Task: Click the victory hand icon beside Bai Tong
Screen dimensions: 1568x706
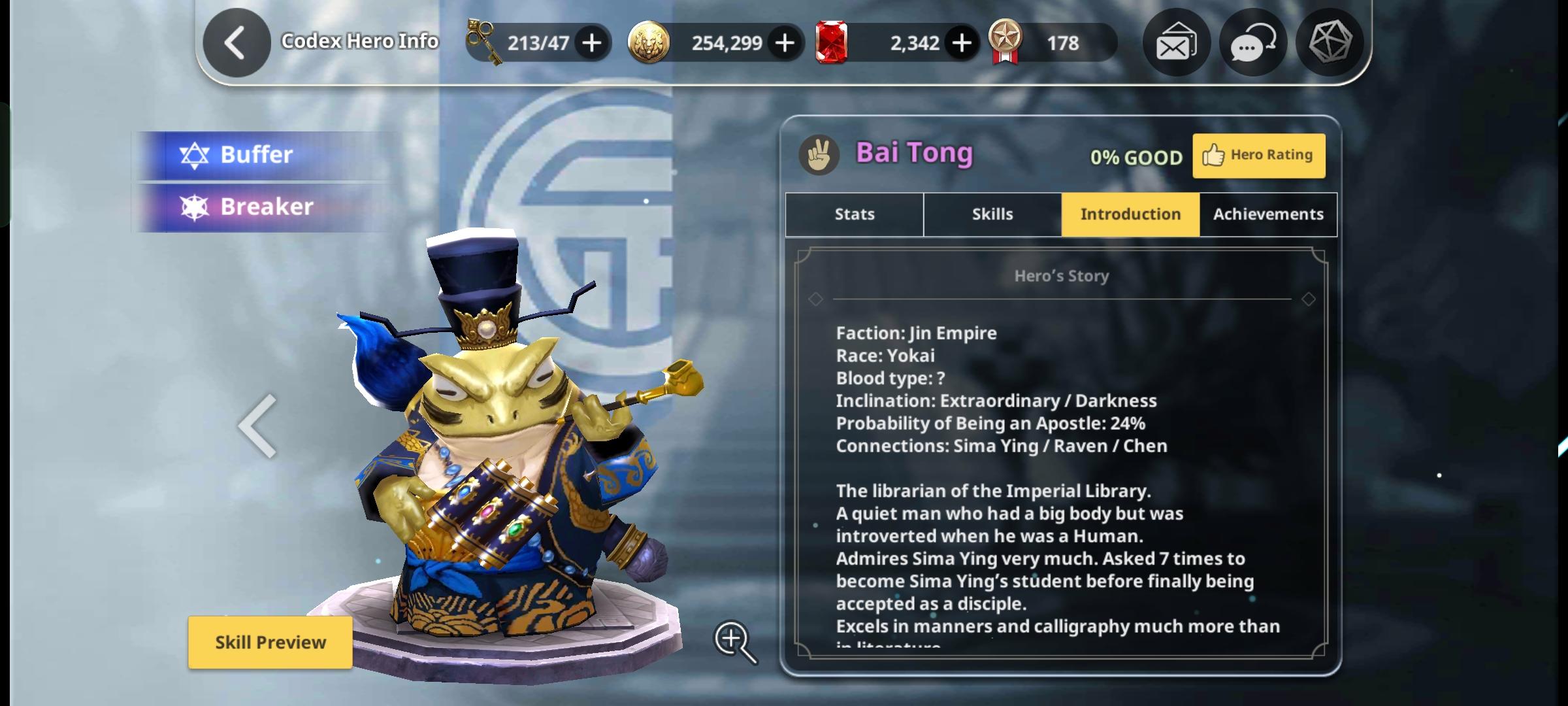Action: click(x=820, y=155)
